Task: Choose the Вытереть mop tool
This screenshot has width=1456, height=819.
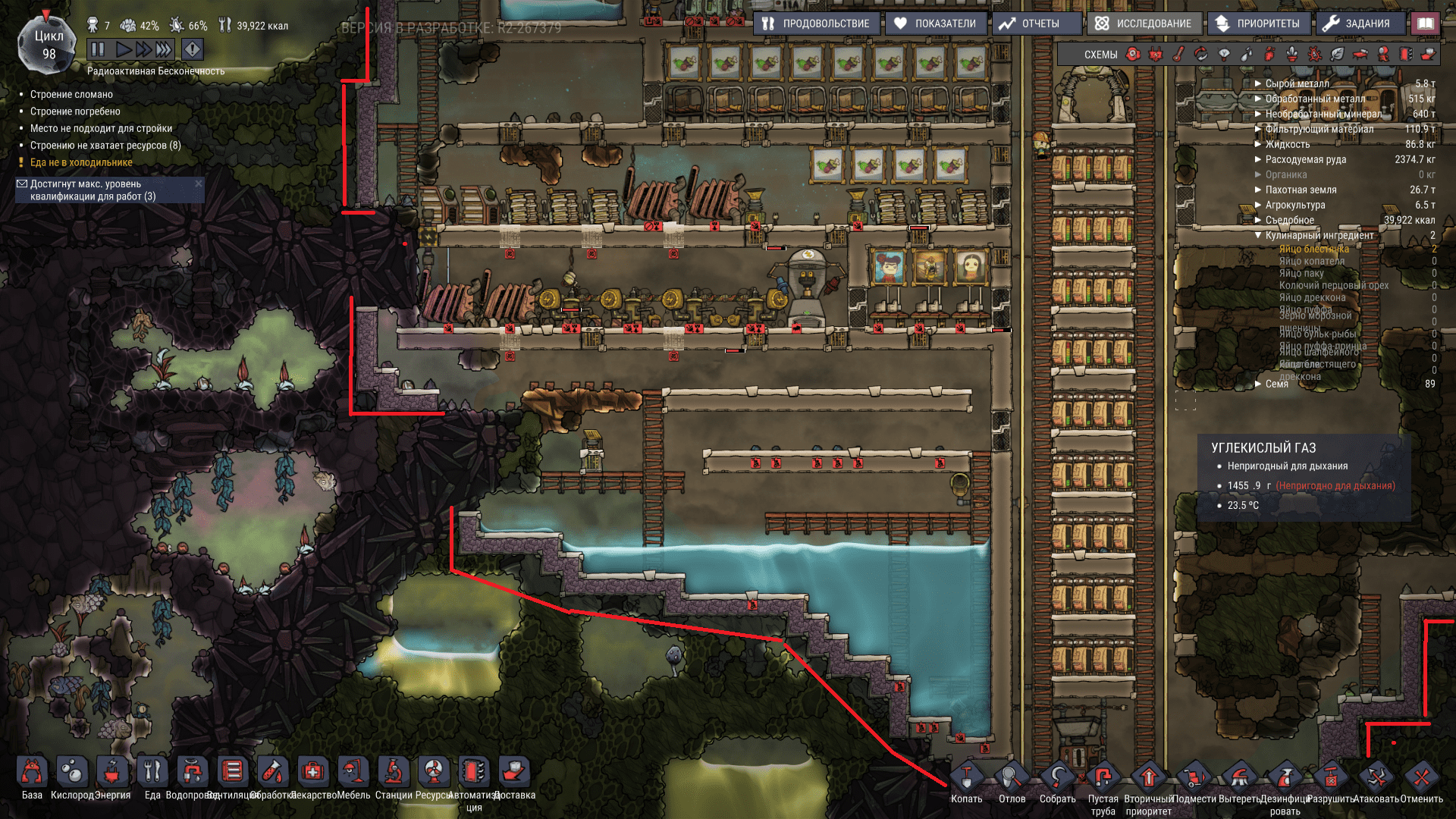Action: point(1239,779)
